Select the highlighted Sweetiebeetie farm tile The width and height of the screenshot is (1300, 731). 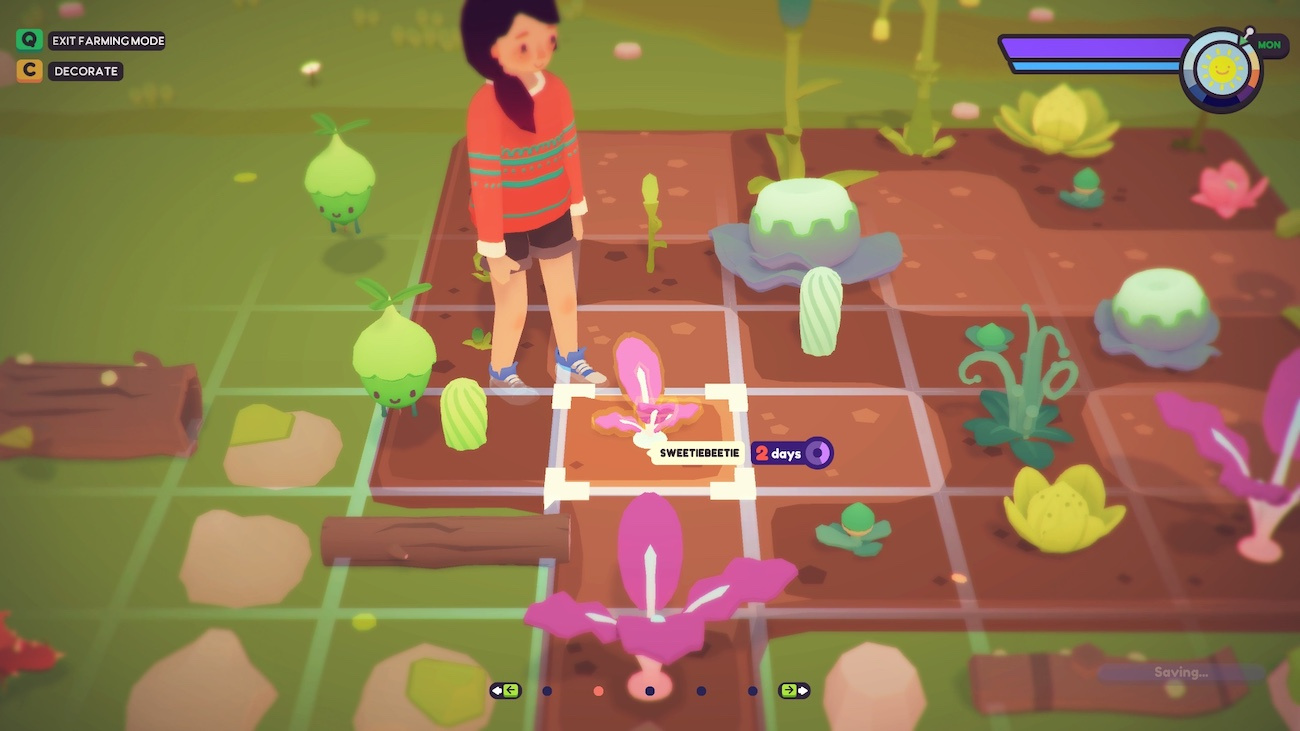pos(649,440)
